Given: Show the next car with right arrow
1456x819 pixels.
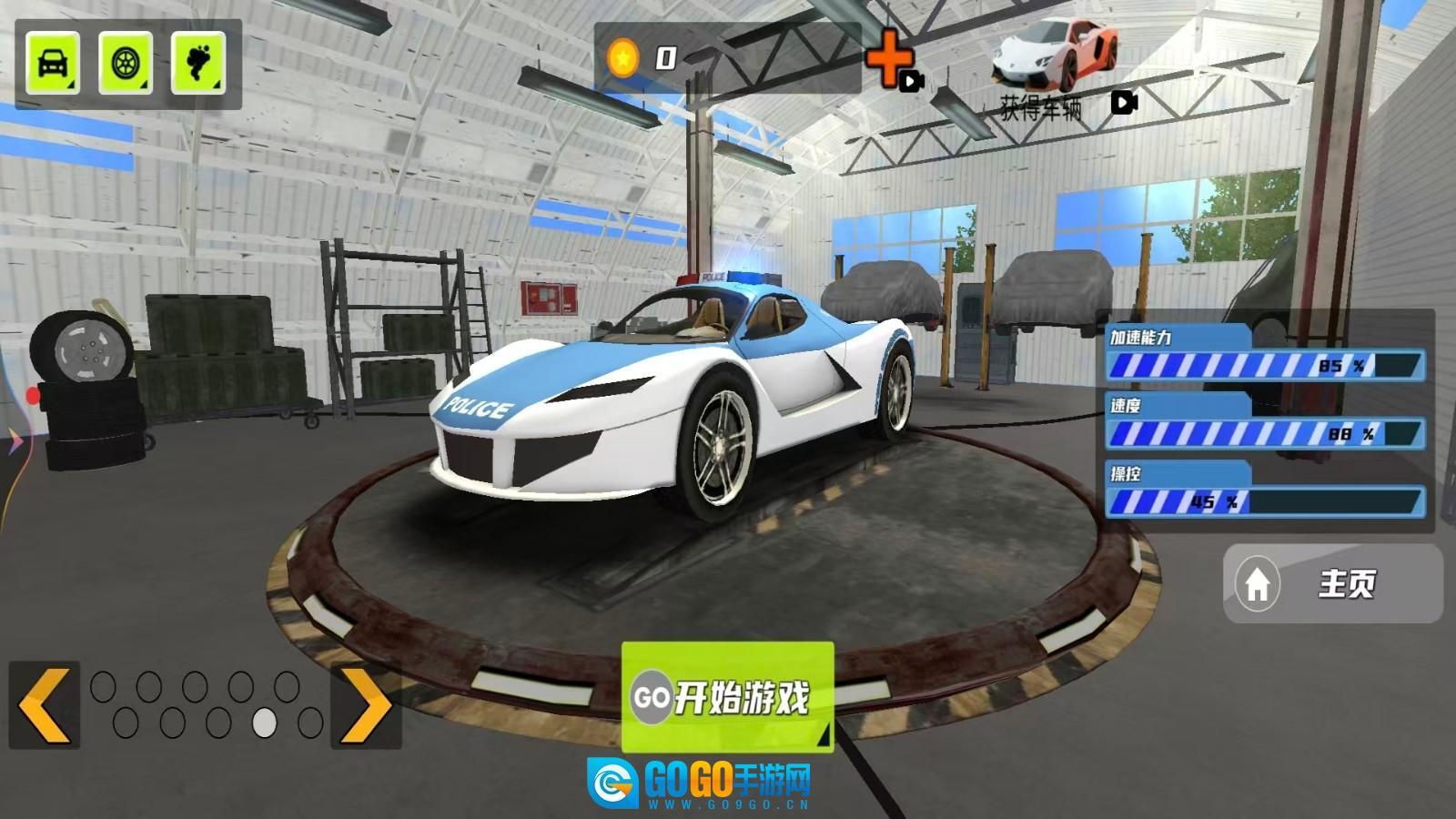Looking at the screenshot, I should coord(366,705).
